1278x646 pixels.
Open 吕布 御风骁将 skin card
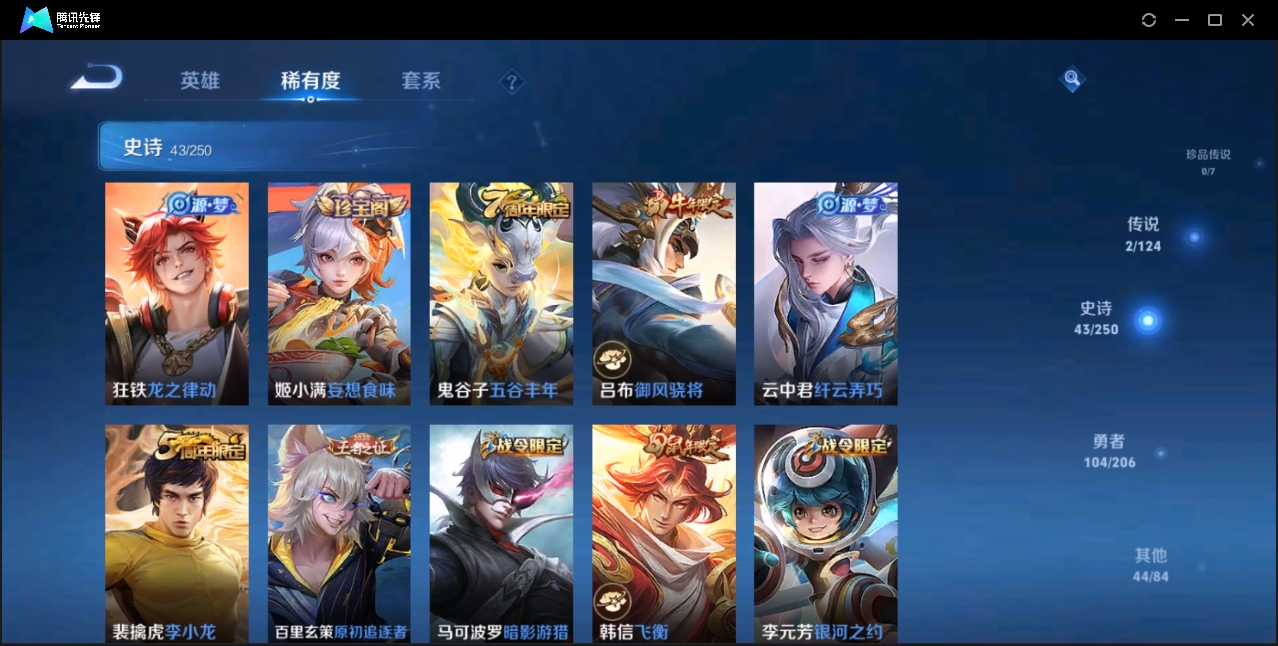click(664, 293)
